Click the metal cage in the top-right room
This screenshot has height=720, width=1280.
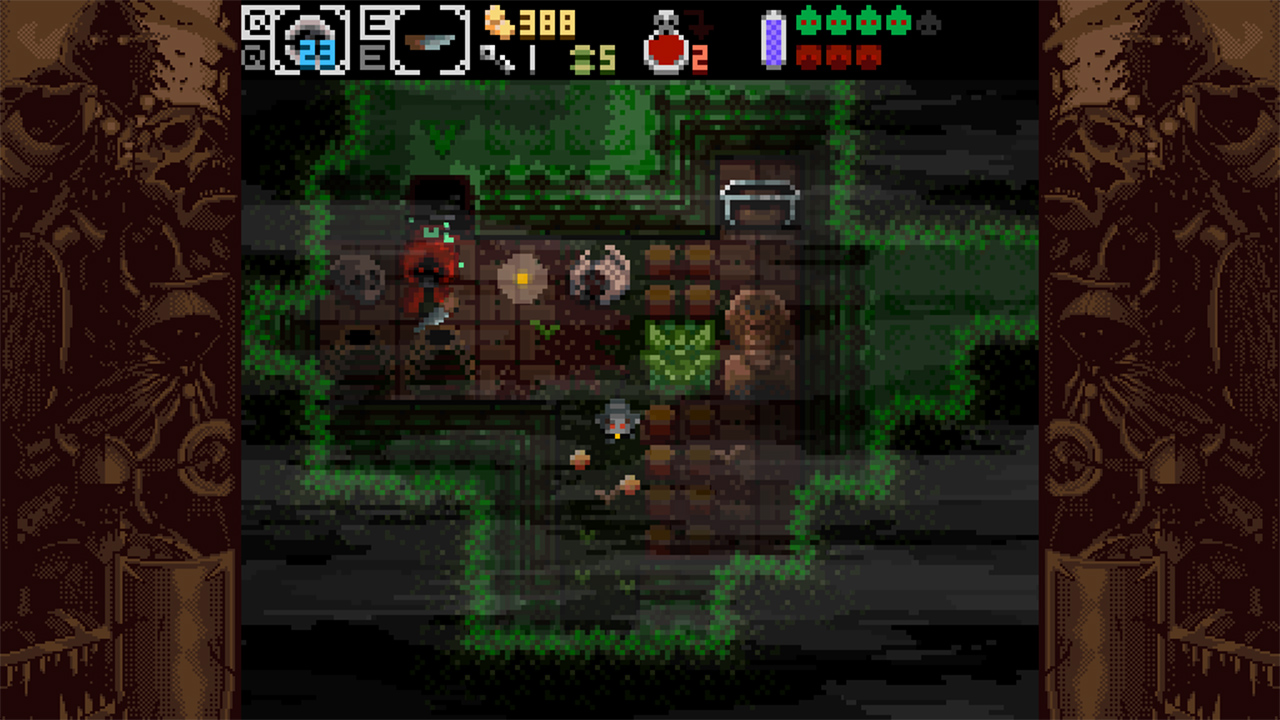tap(758, 198)
